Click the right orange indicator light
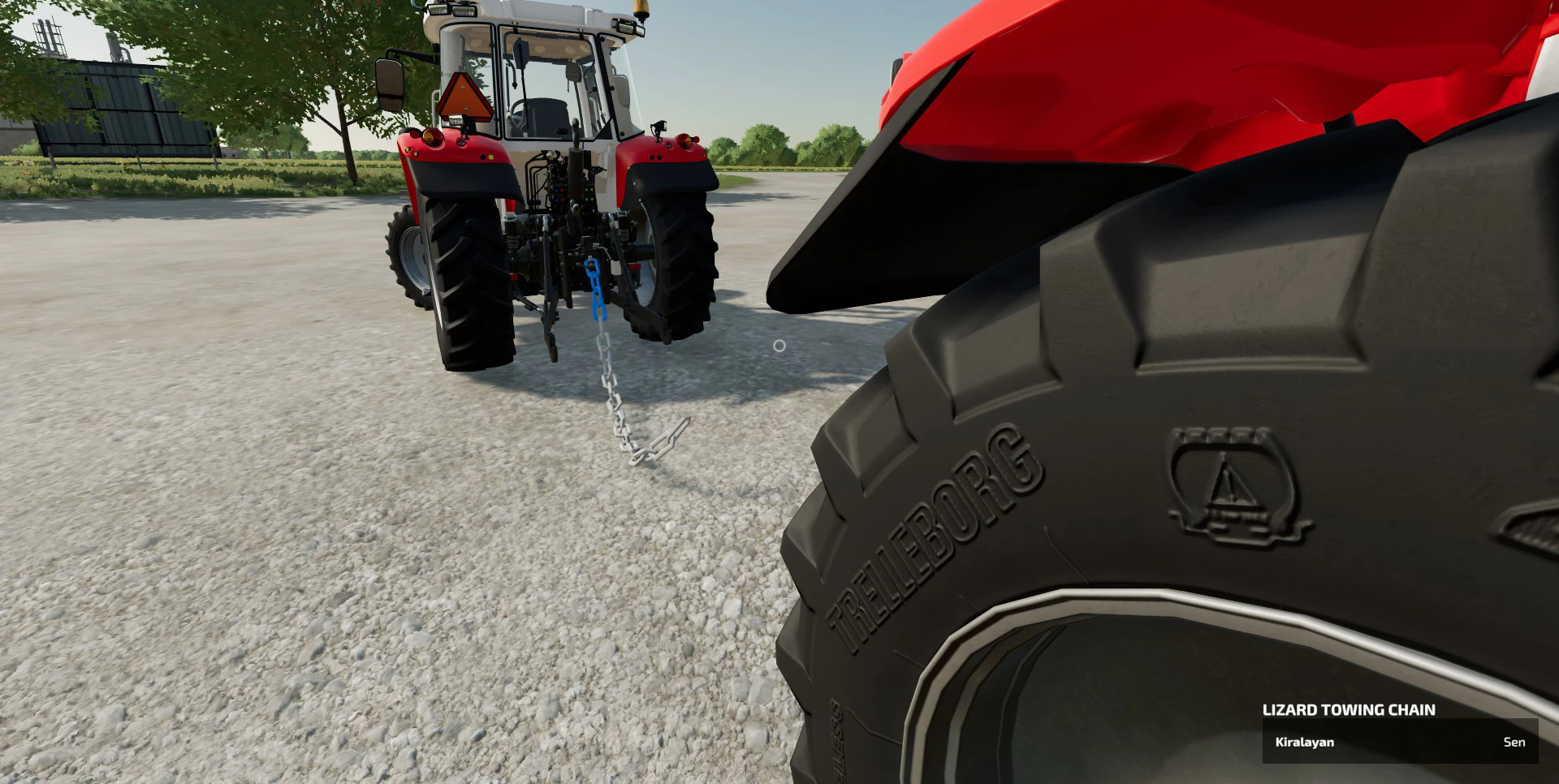 pyautogui.click(x=686, y=140)
